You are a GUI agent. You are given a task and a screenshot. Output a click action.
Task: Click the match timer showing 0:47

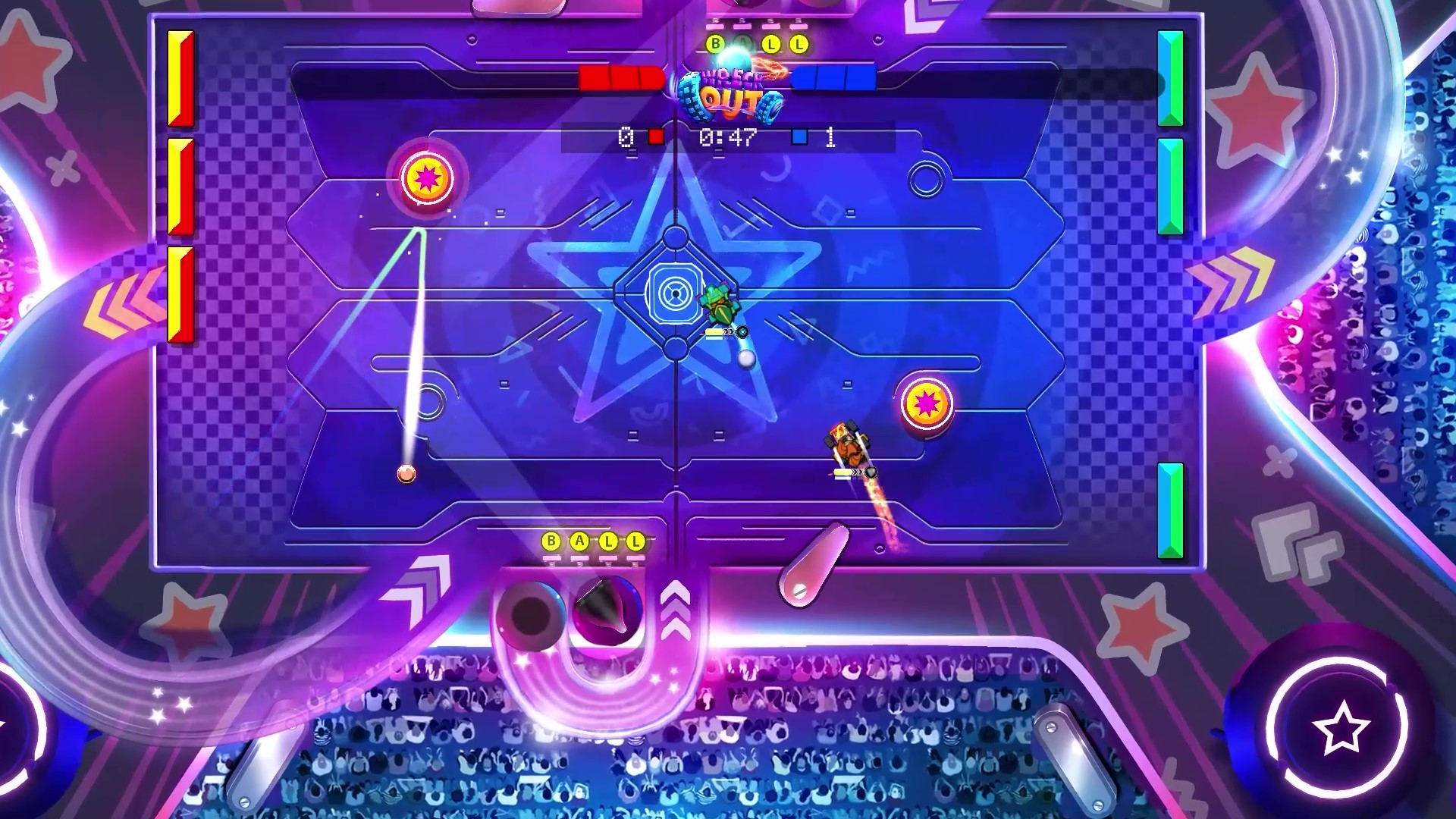pyautogui.click(x=726, y=136)
